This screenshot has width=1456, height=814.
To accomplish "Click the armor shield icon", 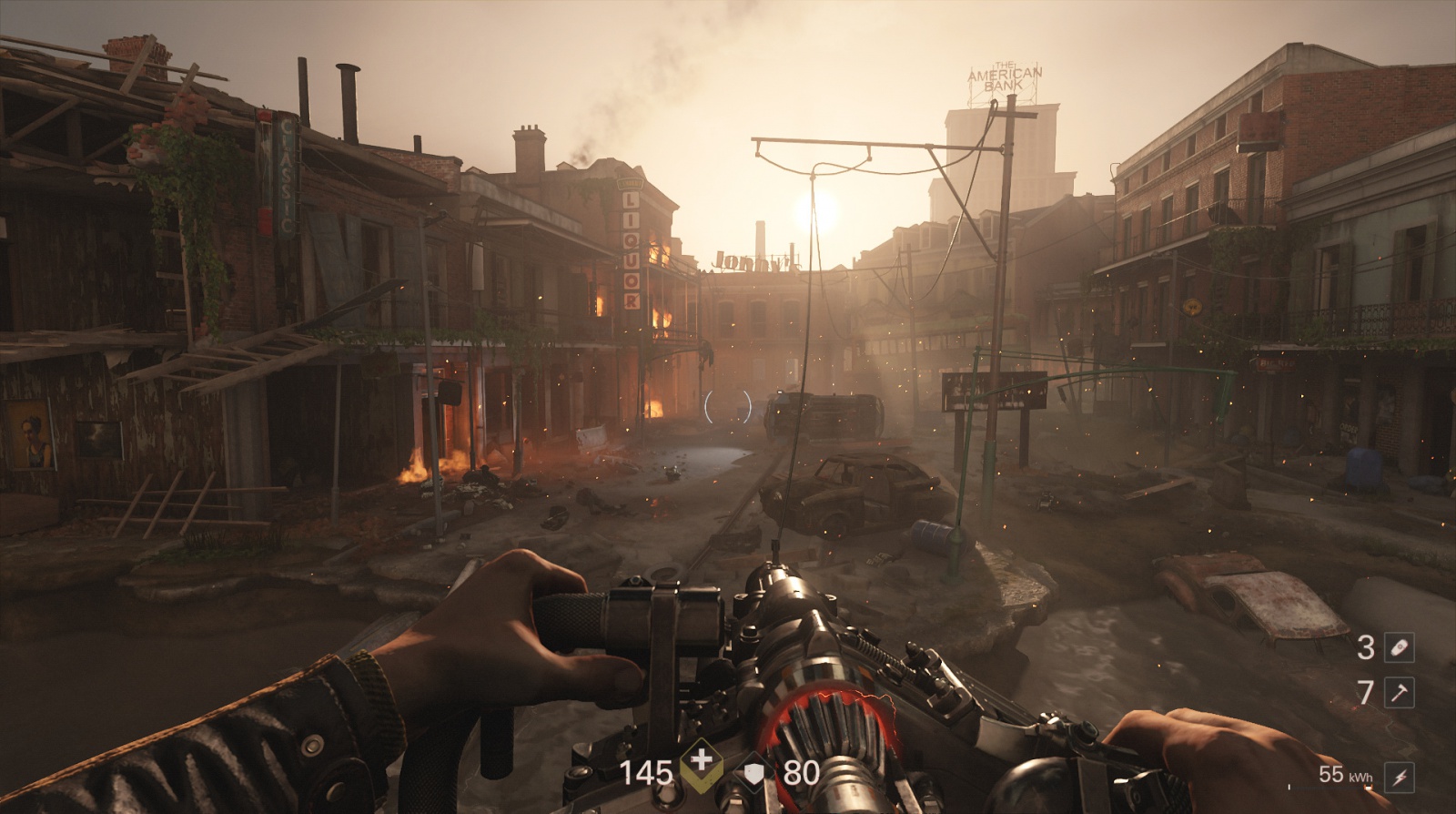I will point(753,773).
